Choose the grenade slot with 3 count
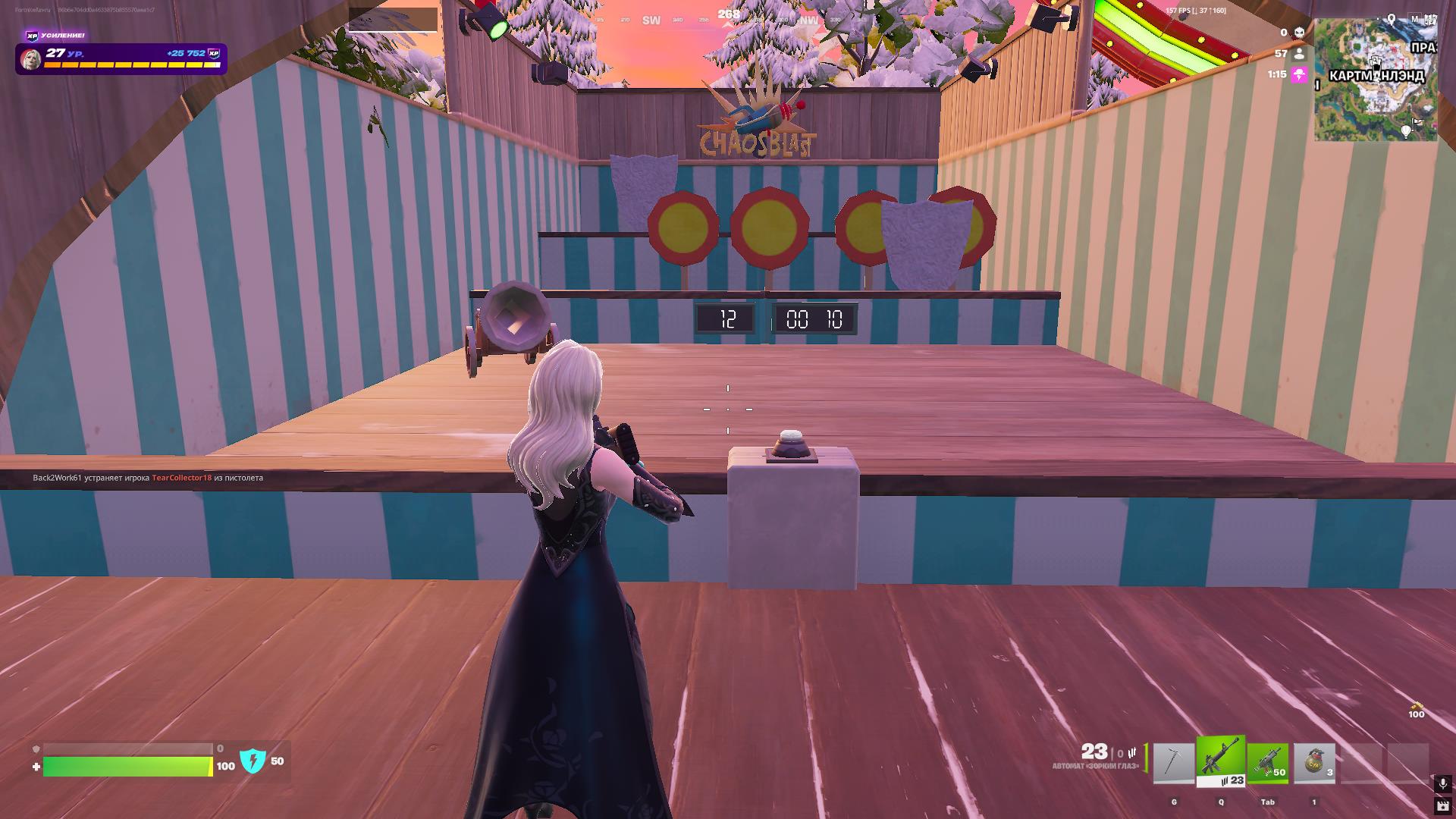This screenshot has width=1456, height=819. coord(1314,763)
